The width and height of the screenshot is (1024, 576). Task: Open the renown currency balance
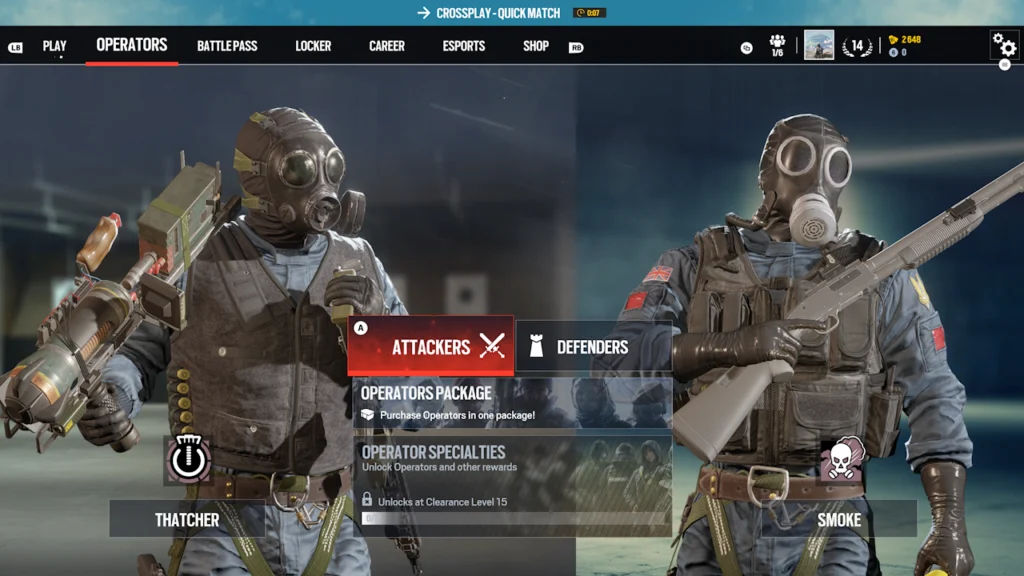904,40
